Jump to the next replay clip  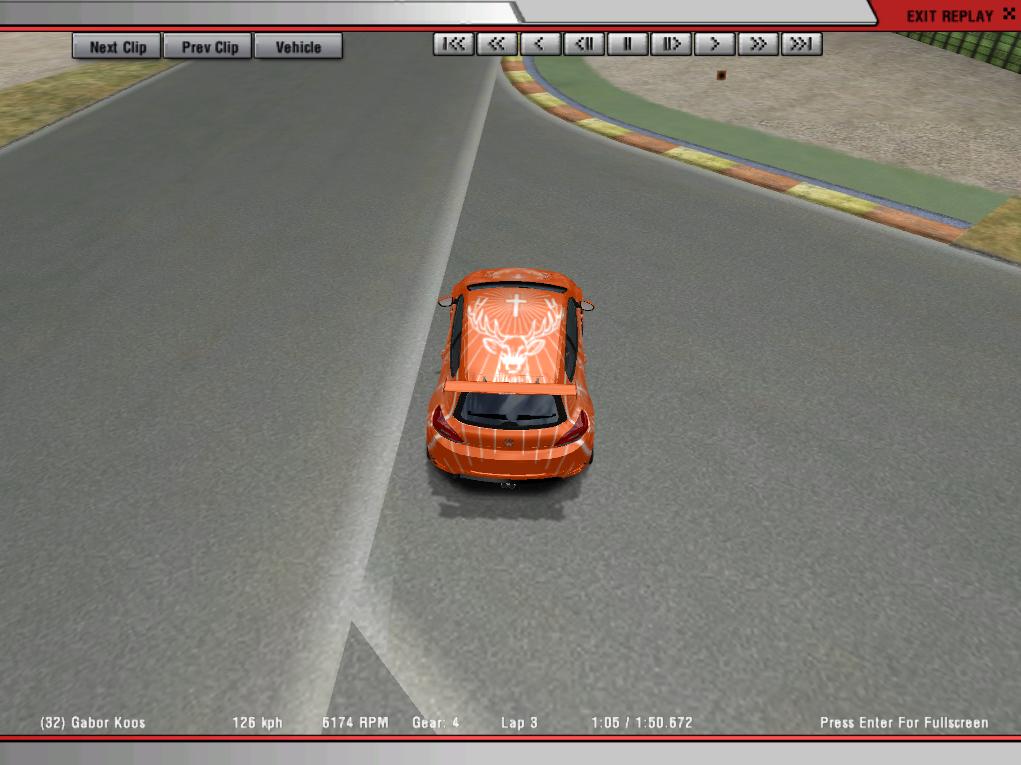coord(117,47)
